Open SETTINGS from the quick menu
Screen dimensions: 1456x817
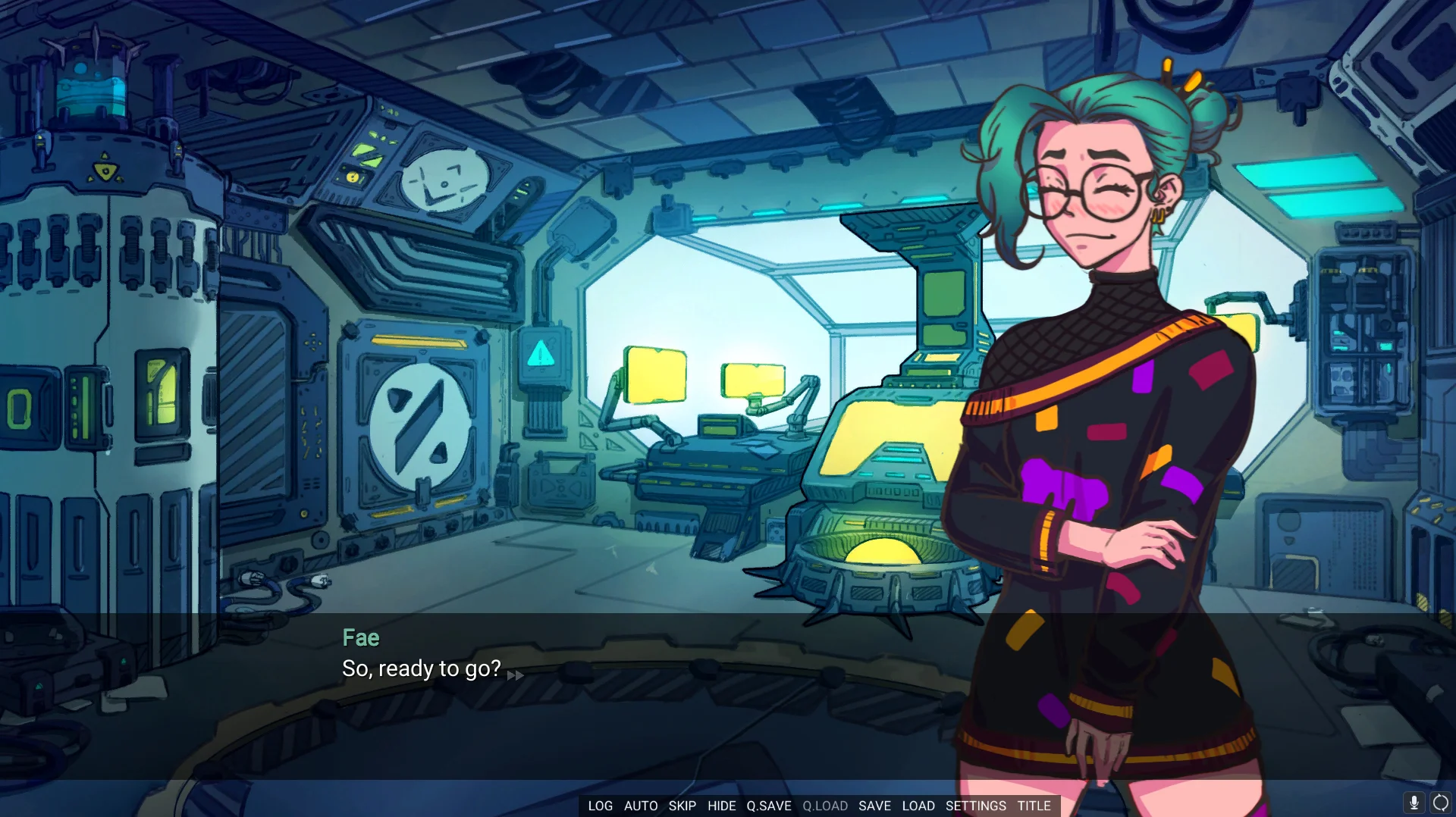975,806
